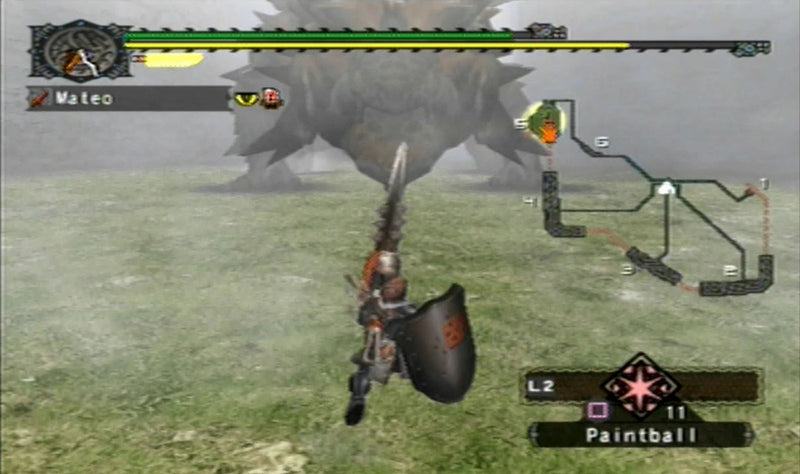Image resolution: width=800 pixels, height=474 pixels.
Task: Click the Paintball item name label
Action: [x=640, y=436]
